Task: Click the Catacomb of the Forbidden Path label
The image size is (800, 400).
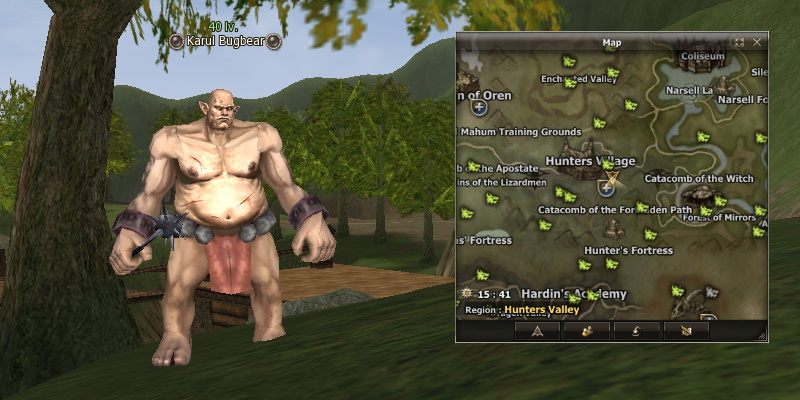Action: click(614, 210)
